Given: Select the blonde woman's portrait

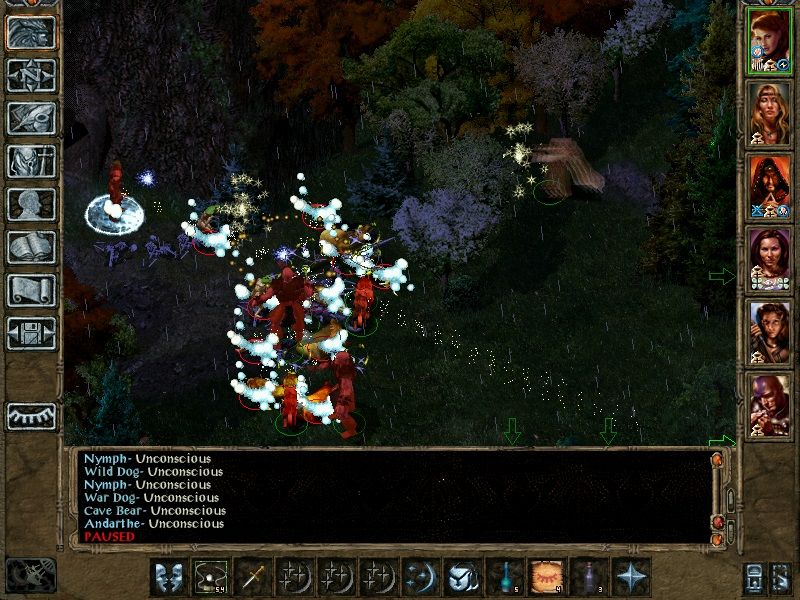Looking at the screenshot, I should (770, 115).
